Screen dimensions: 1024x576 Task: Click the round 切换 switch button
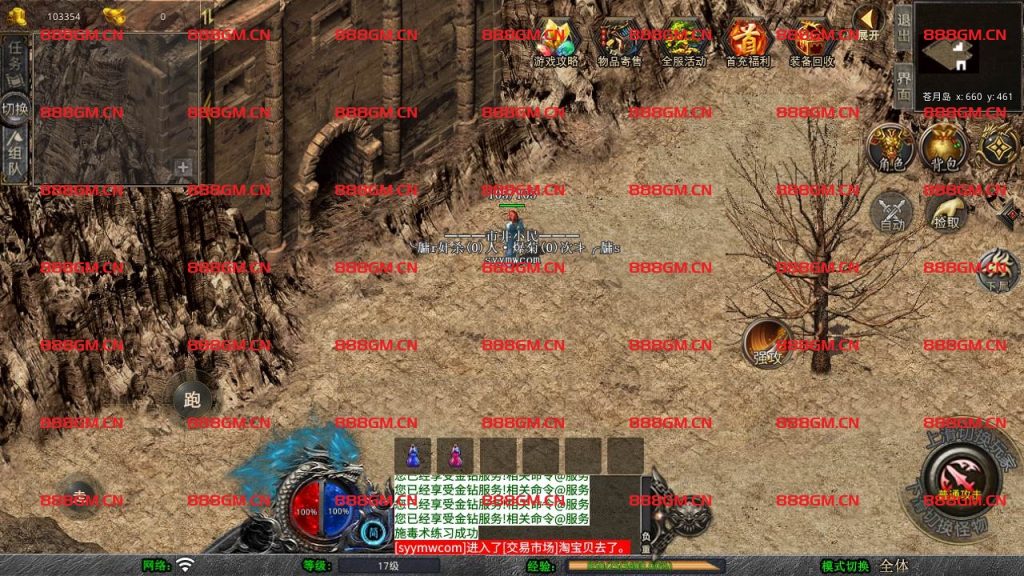coord(15,108)
